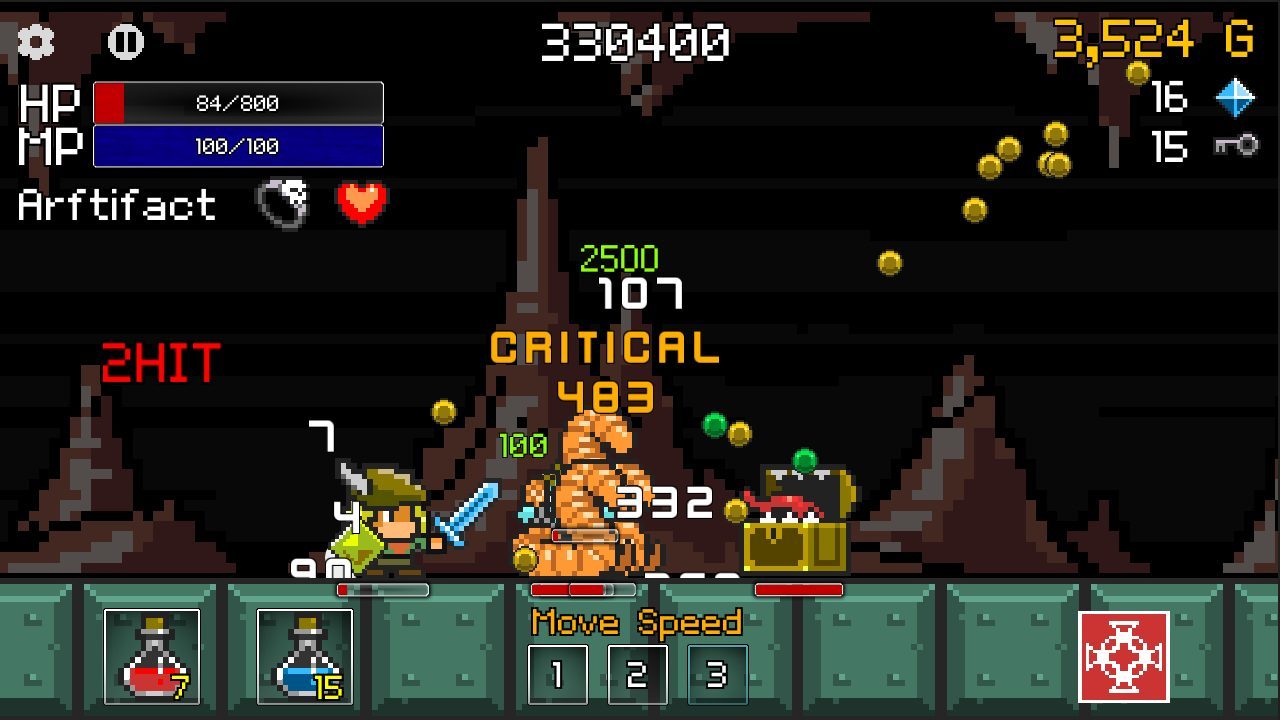Drink the blue mana potion

tap(305, 656)
